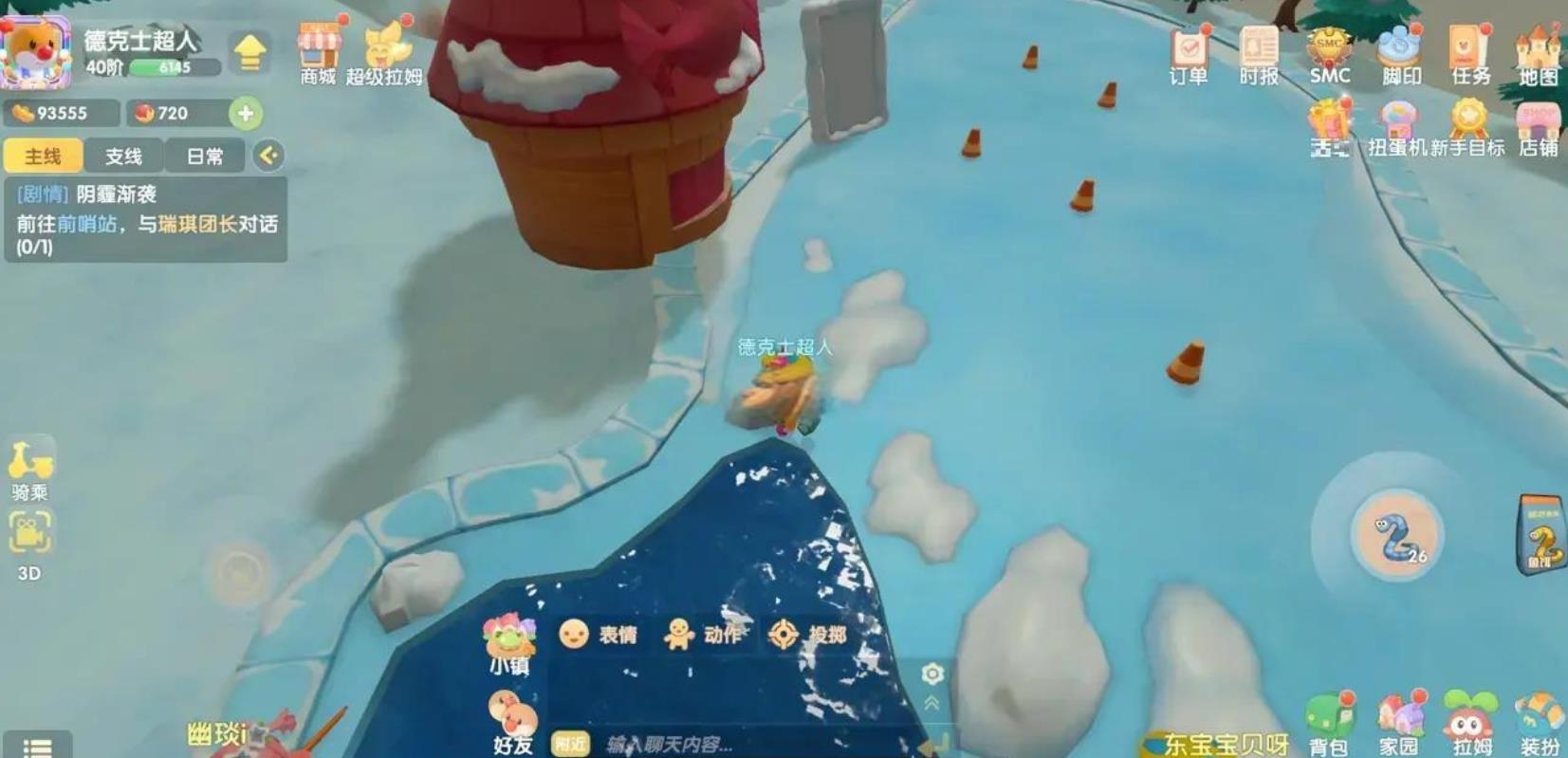Mount a vehicle with 骑乘 button

click(30, 467)
